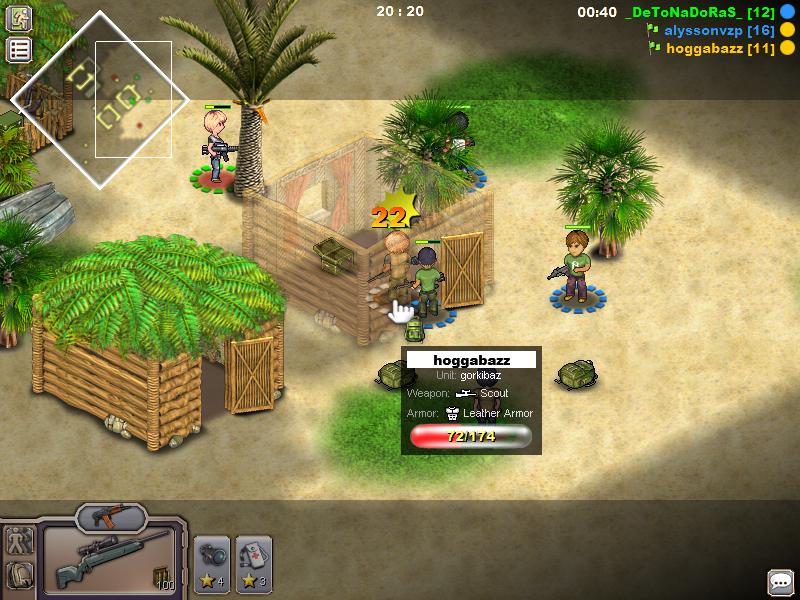Screen dimensions: 800x600
Task: Open the list menu button
Action: [x=19, y=49]
